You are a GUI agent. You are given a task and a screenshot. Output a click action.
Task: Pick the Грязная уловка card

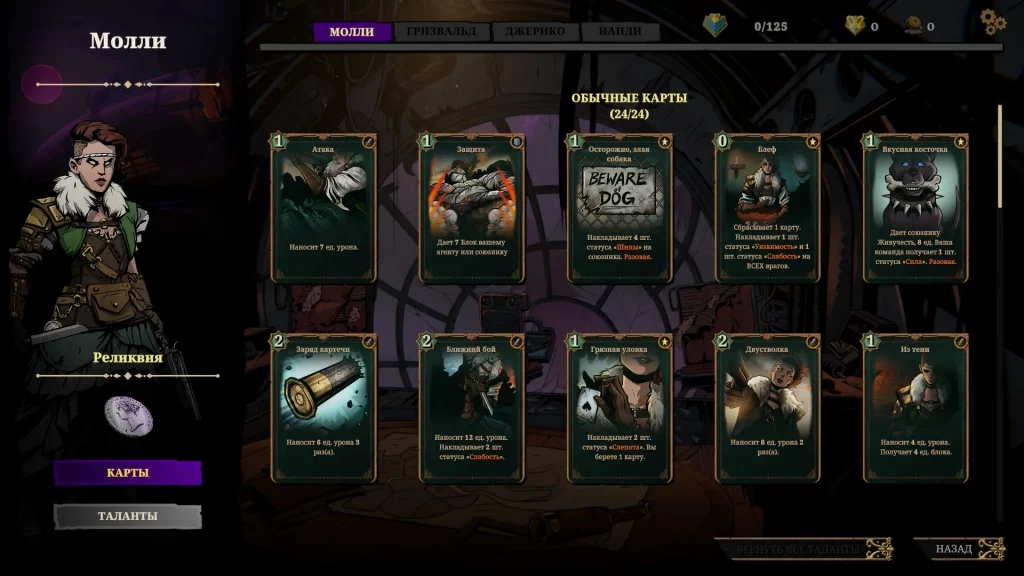(620, 408)
